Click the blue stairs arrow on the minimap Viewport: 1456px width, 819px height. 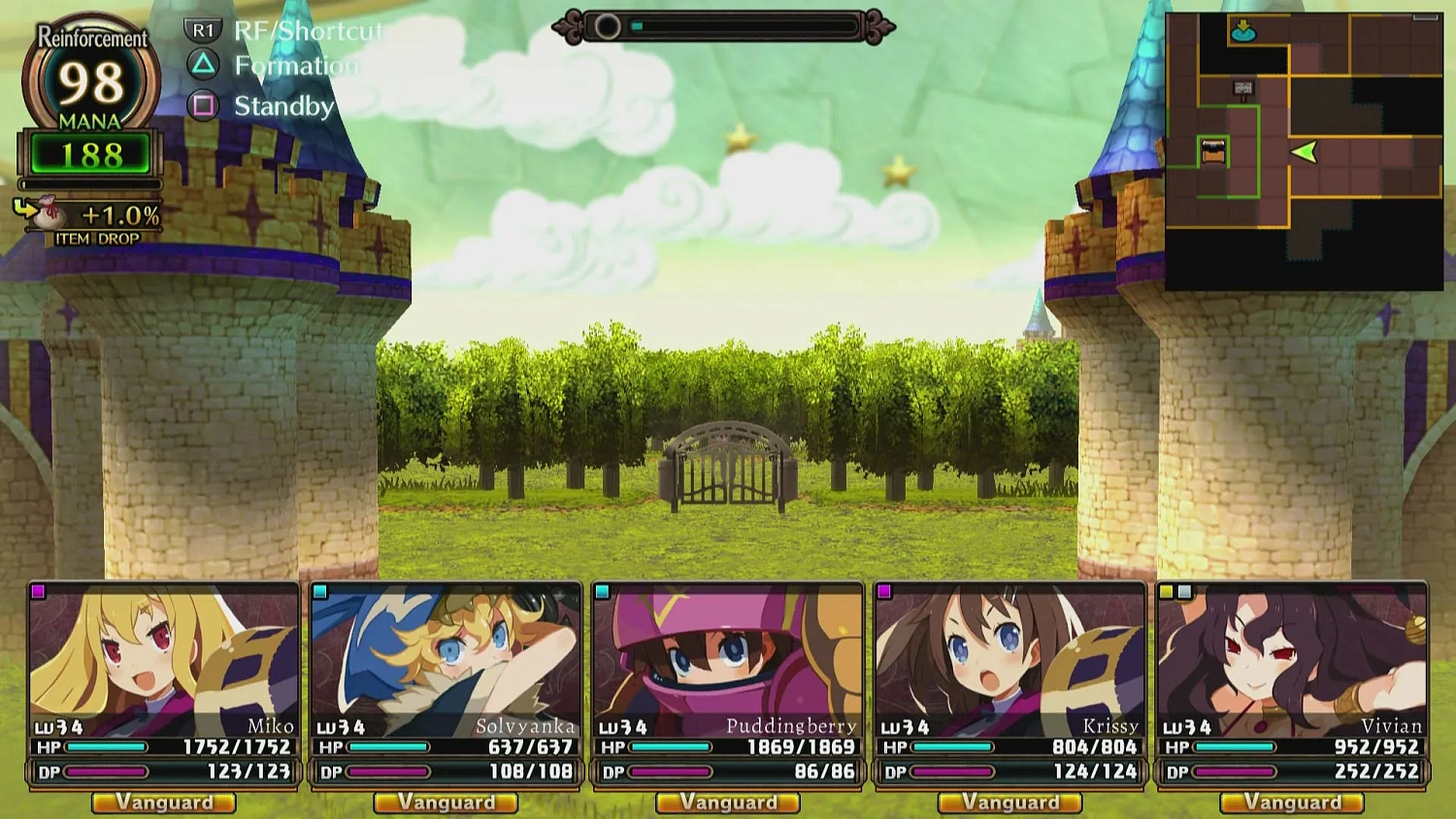1242,31
